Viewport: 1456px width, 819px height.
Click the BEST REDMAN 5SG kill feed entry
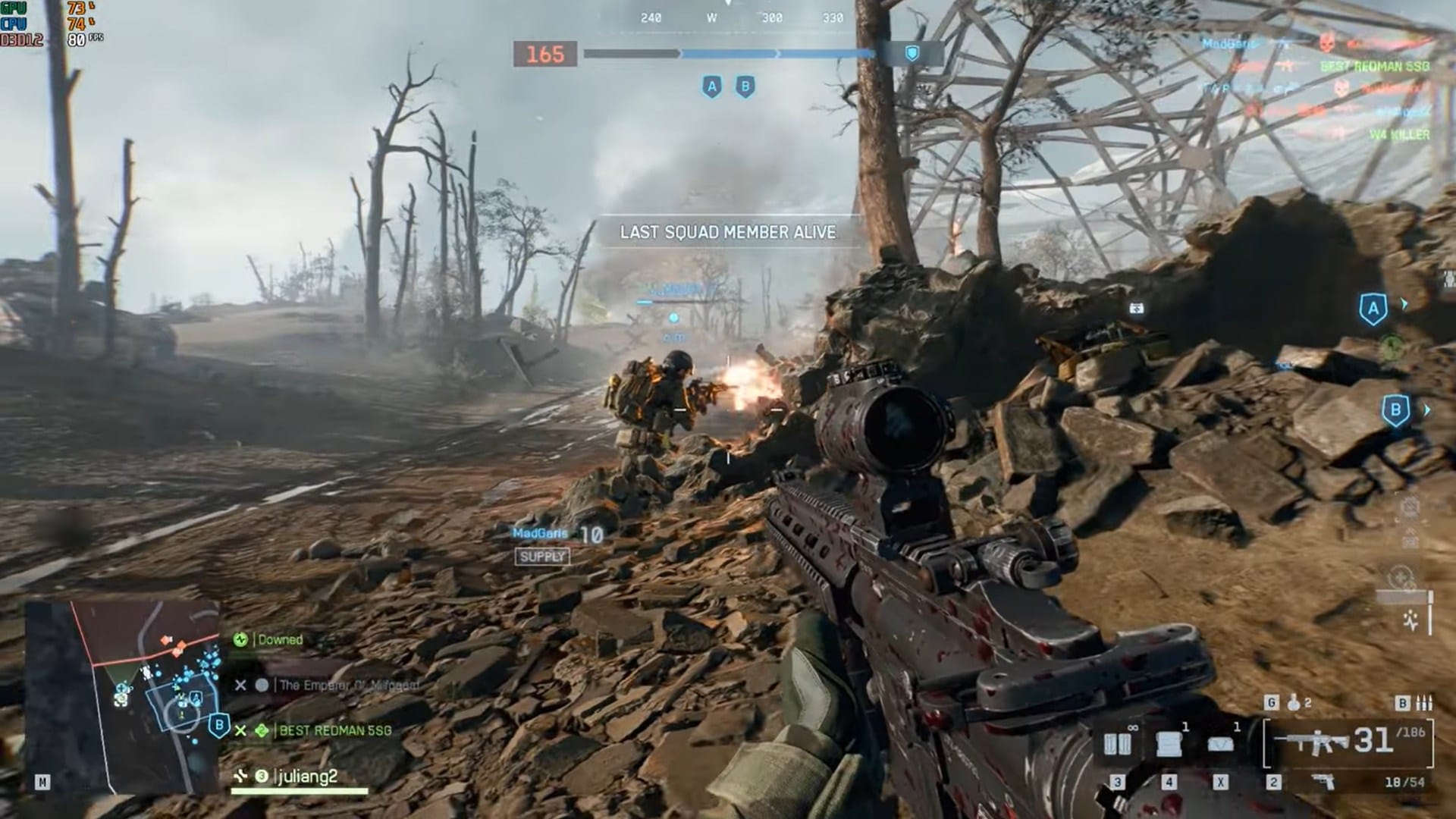(x=1374, y=67)
